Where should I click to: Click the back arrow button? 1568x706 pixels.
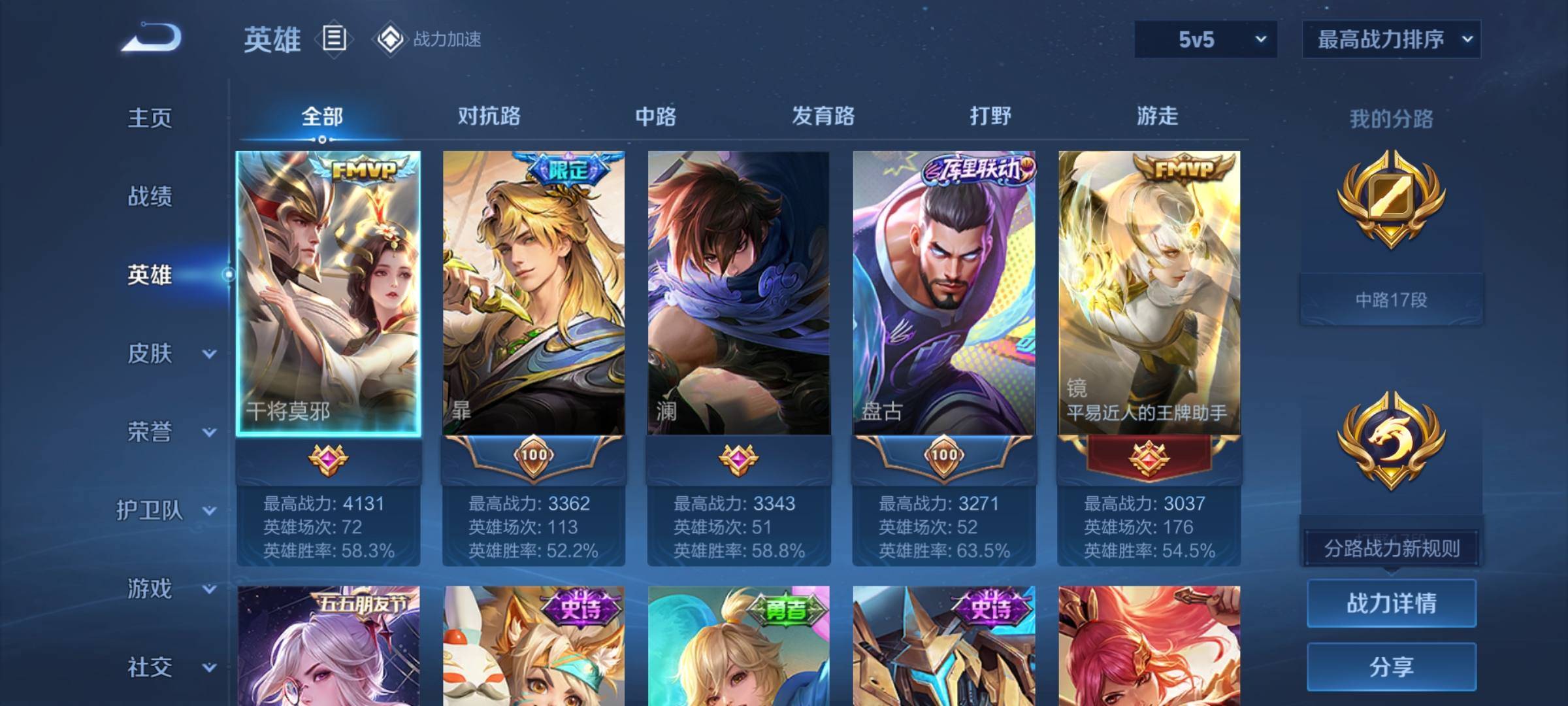151,38
